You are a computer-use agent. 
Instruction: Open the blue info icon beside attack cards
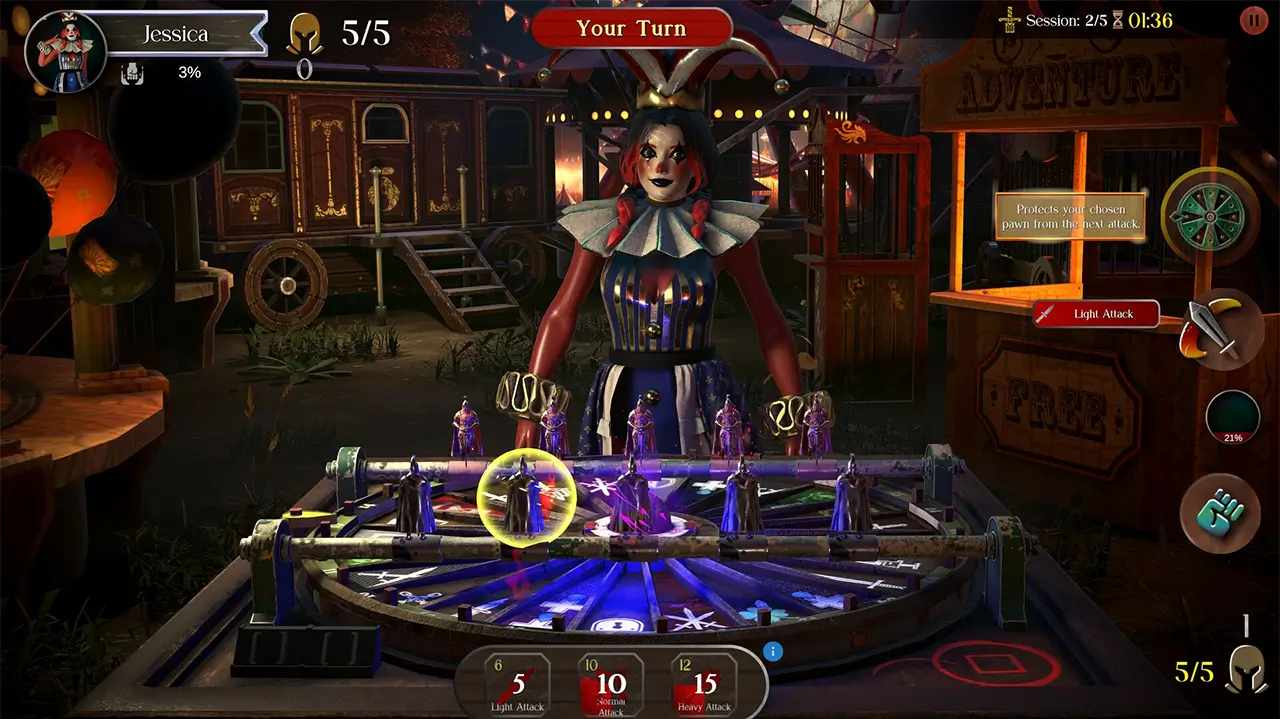772,652
